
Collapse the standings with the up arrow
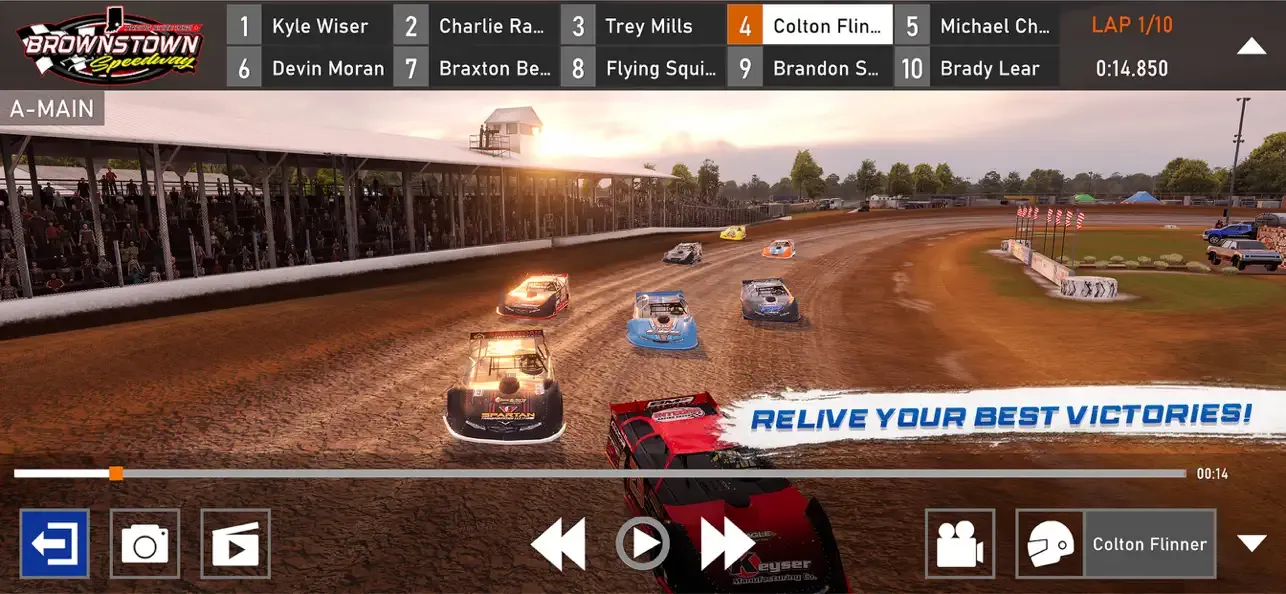(x=1252, y=46)
